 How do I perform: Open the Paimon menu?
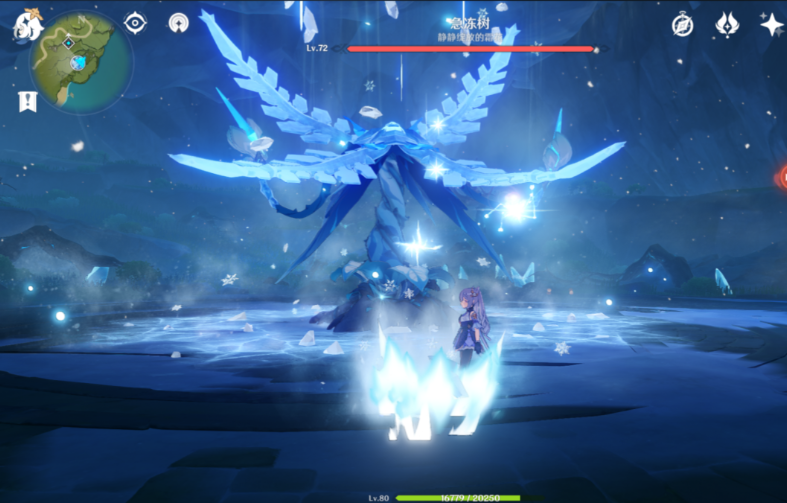point(23,24)
